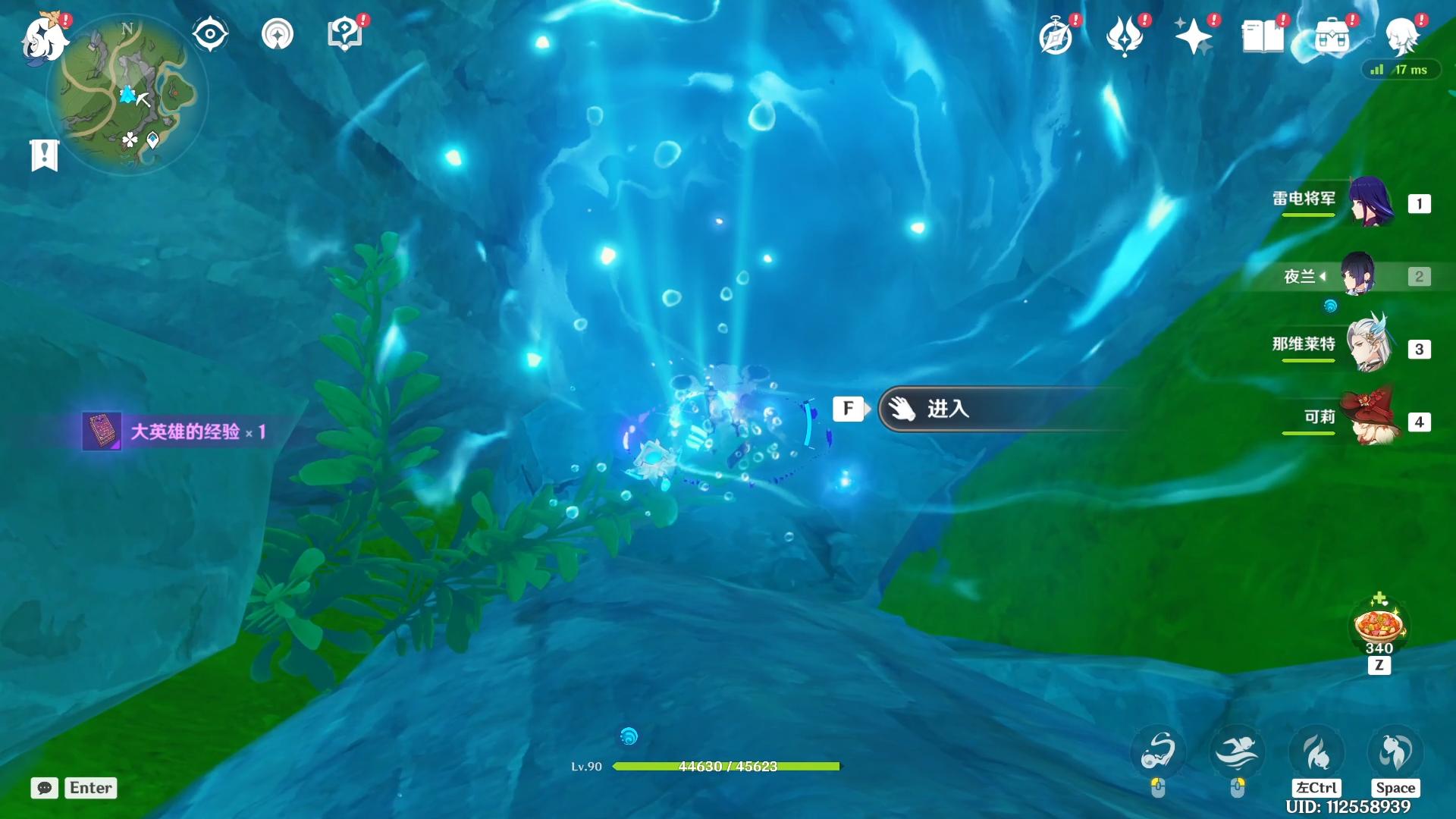Open the wish star icon
The image size is (1456, 819).
1193,36
